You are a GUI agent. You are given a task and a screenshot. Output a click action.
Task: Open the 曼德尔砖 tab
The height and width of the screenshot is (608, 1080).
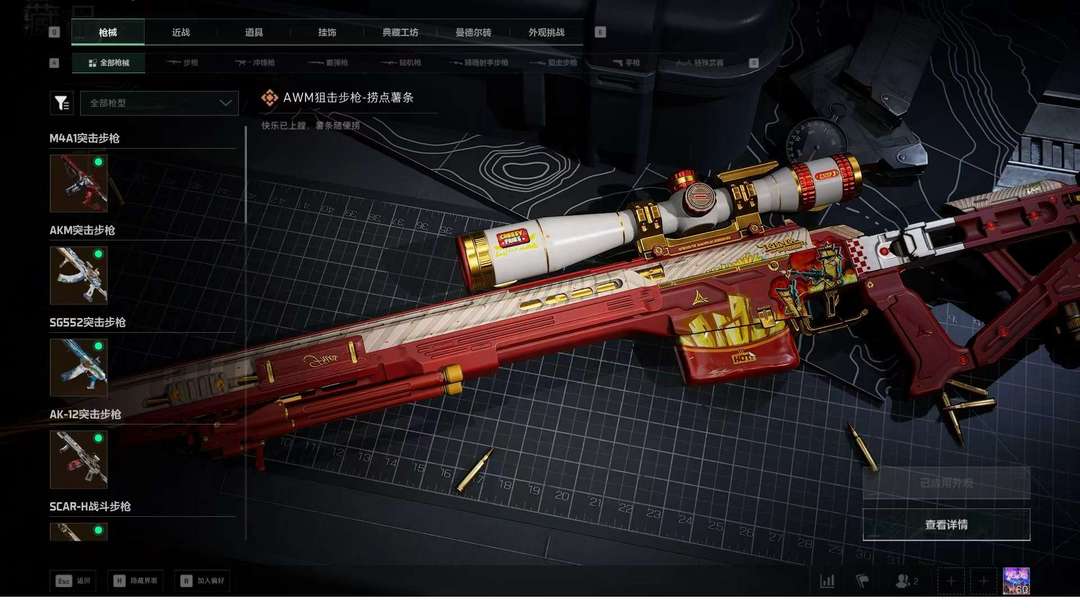(473, 33)
